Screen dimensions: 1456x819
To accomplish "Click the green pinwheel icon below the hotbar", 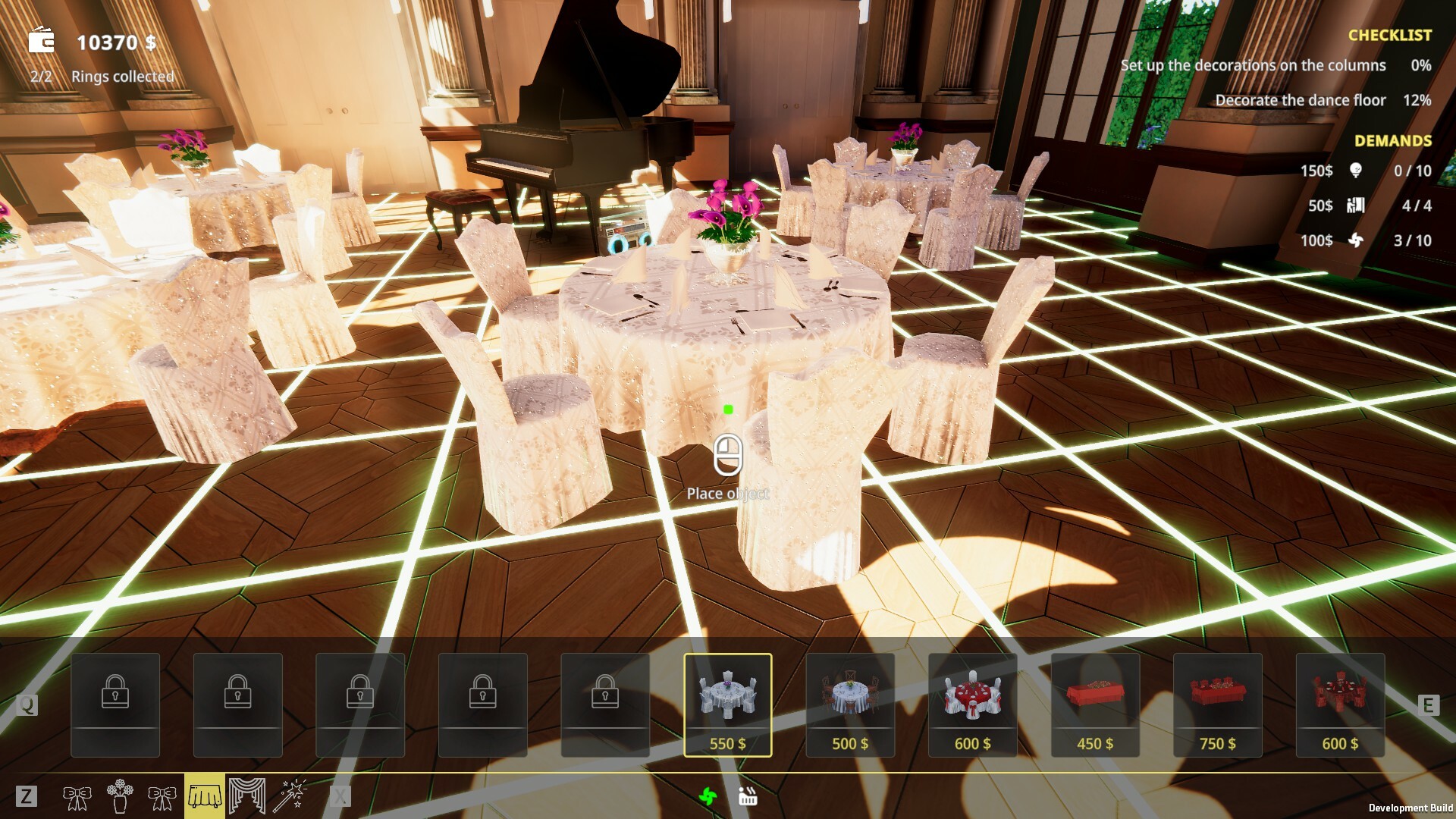I will click(x=709, y=796).
